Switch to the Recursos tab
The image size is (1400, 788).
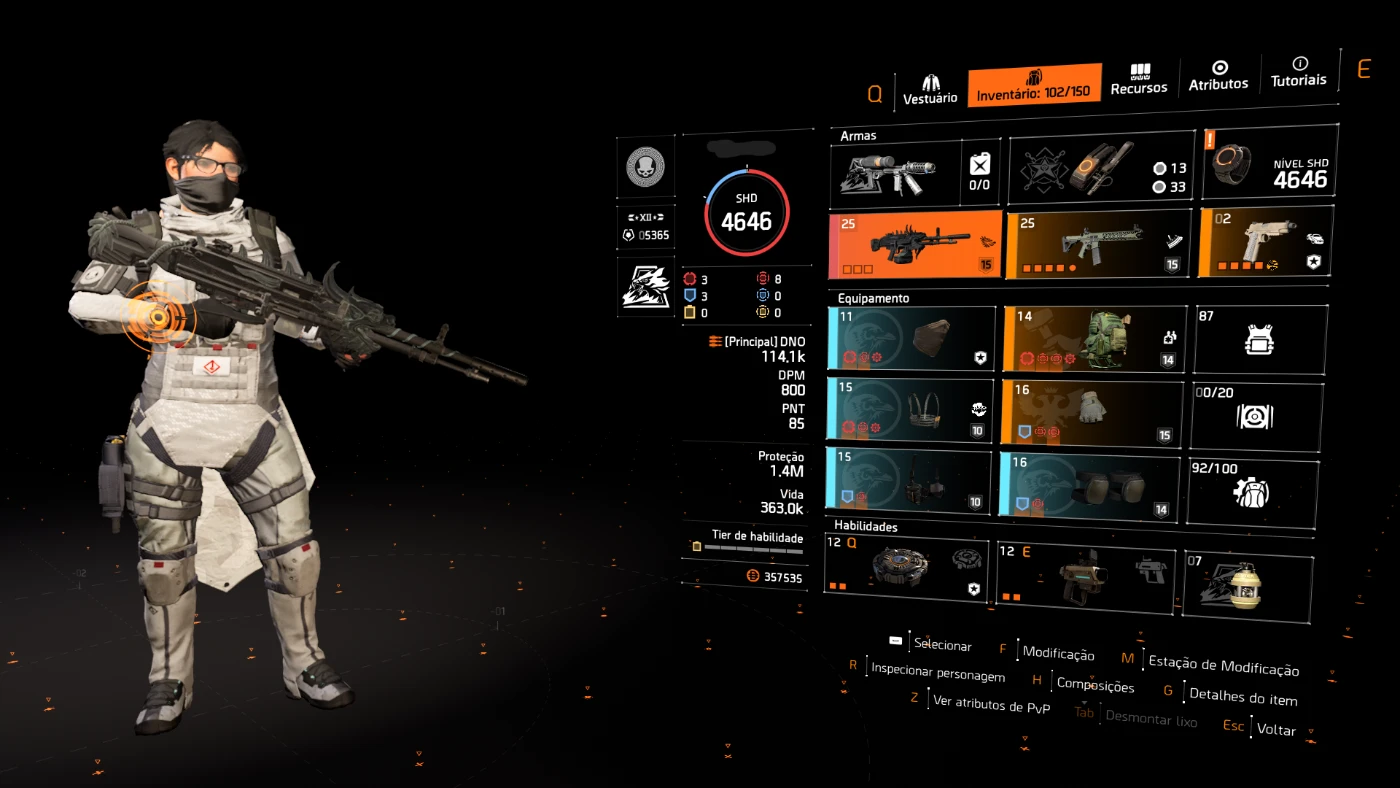click(x=1139, y=80)
